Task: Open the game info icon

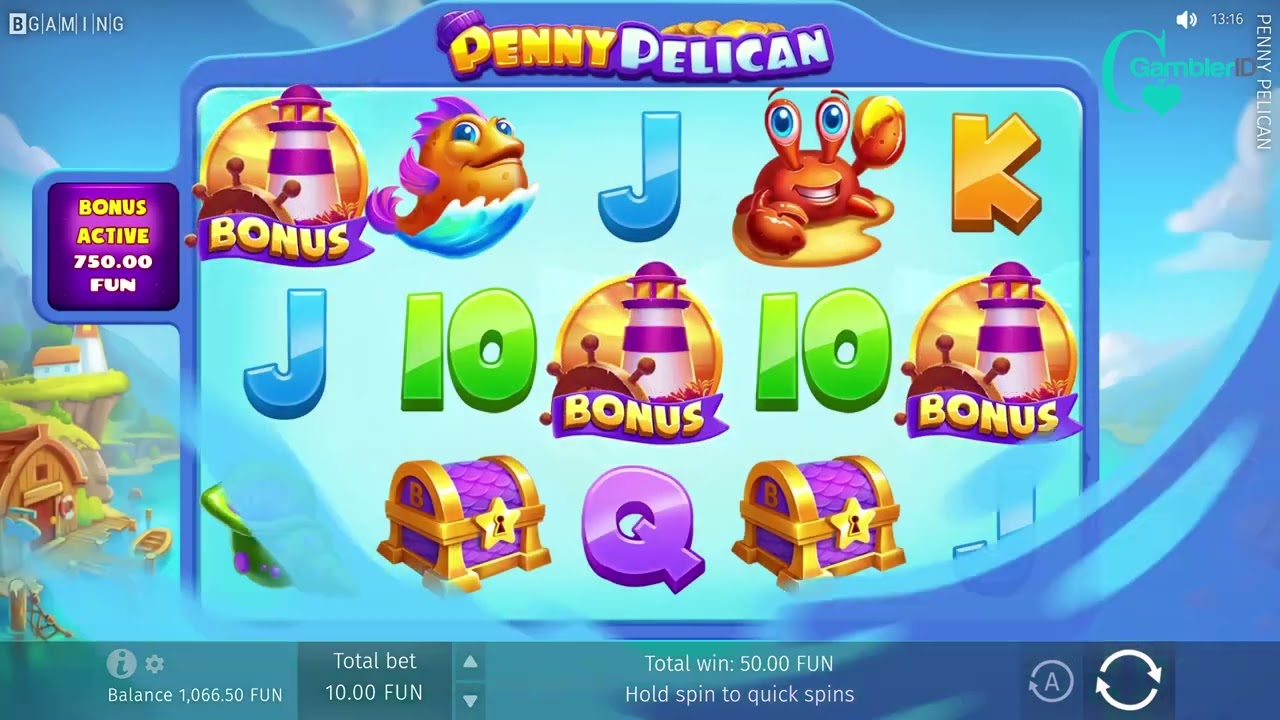Action: tap(121, 663)
